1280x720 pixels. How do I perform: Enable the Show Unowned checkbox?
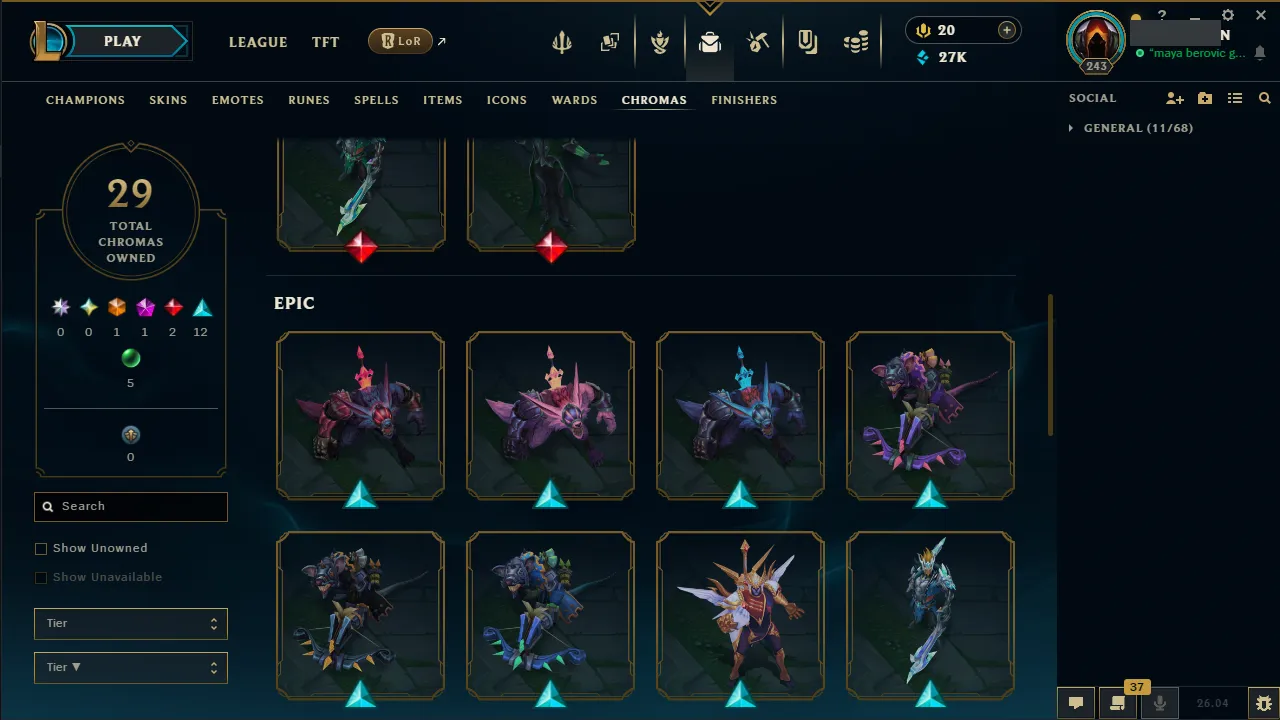41,548
